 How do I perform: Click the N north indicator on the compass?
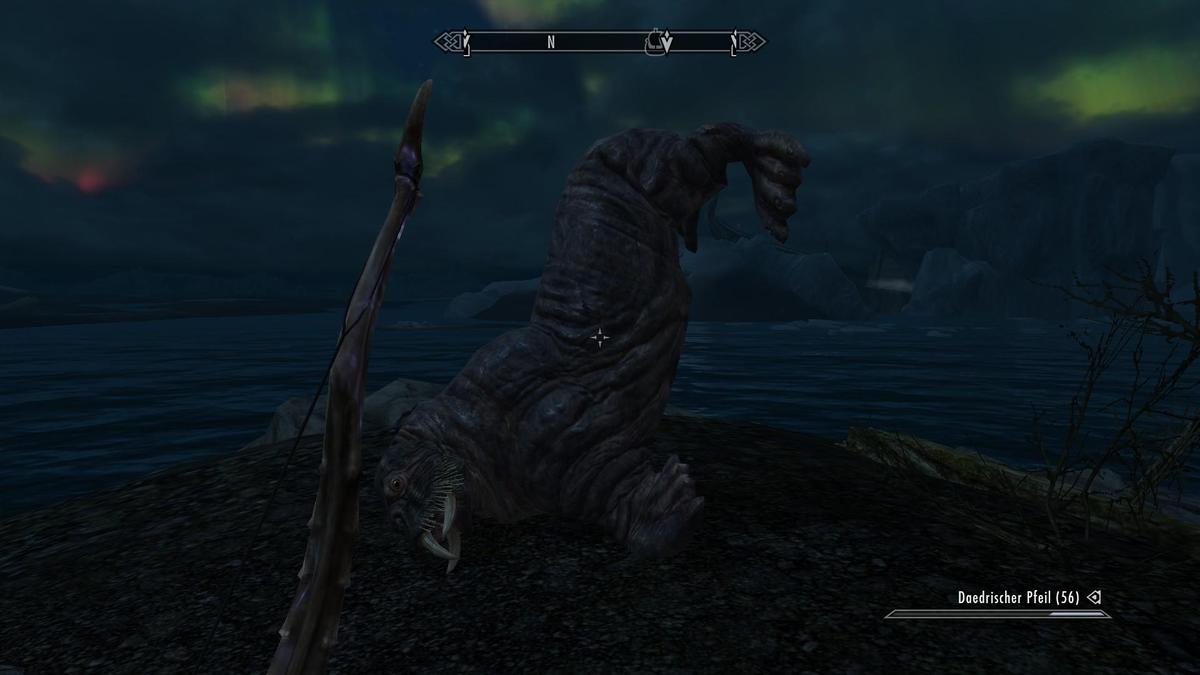[x=551, y=42]
